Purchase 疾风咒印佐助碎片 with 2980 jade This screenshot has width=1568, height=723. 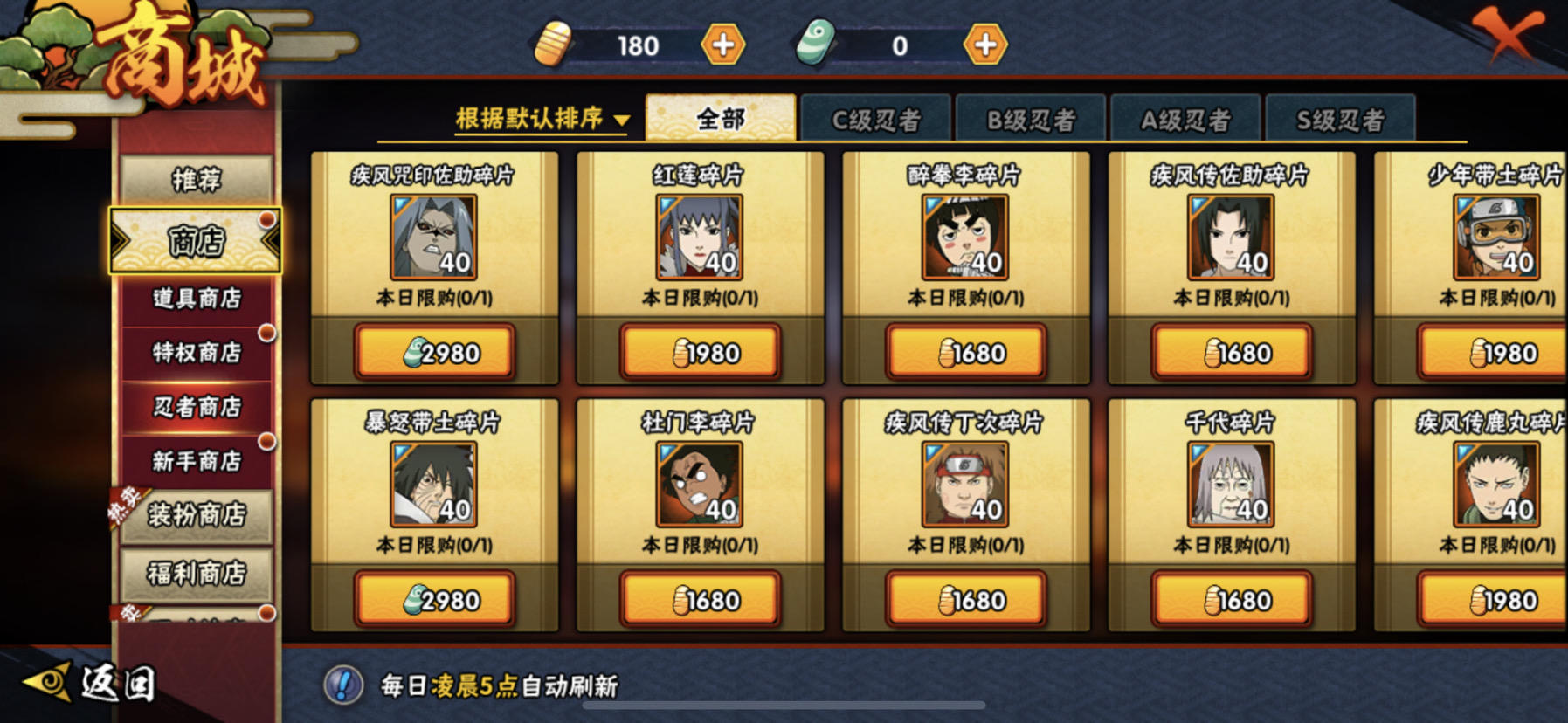pyautogui.click(x=435, y=353)
